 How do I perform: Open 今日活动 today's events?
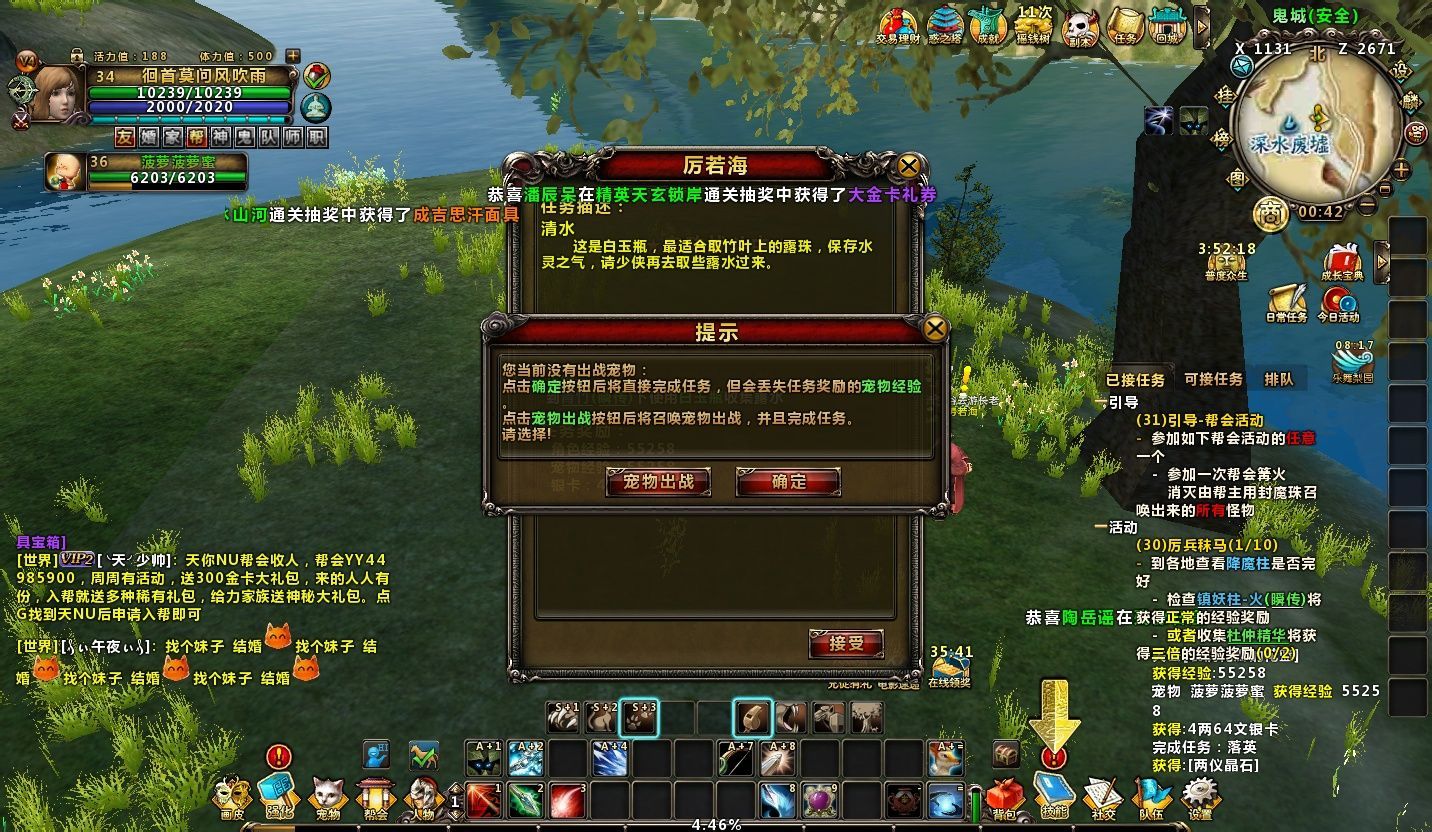click(x=1338, y=302)
